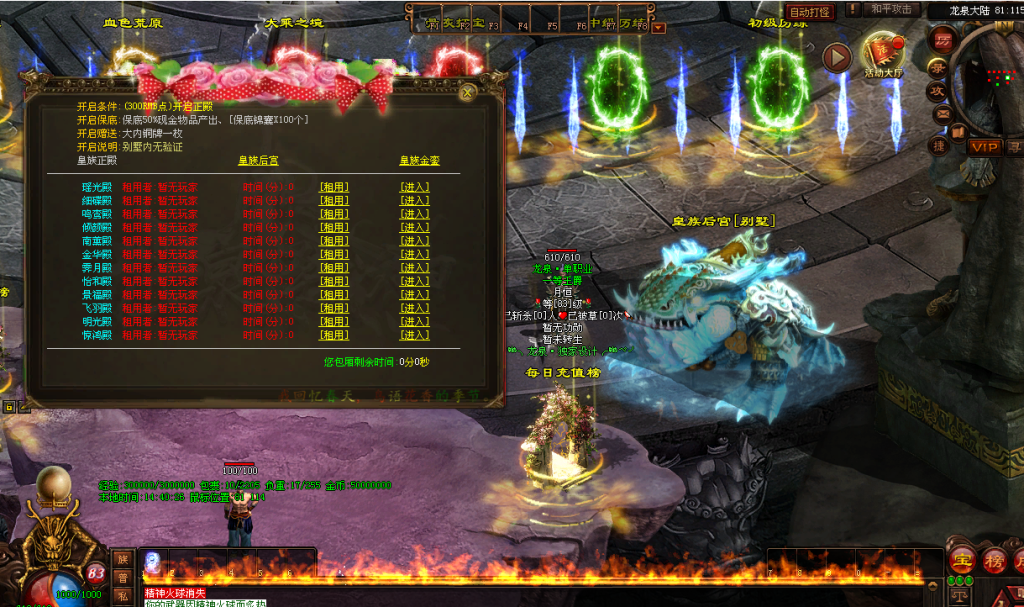Rent the 瑶光殿 hall
This screenshot has width=1024, height=607.
point(334,187)
